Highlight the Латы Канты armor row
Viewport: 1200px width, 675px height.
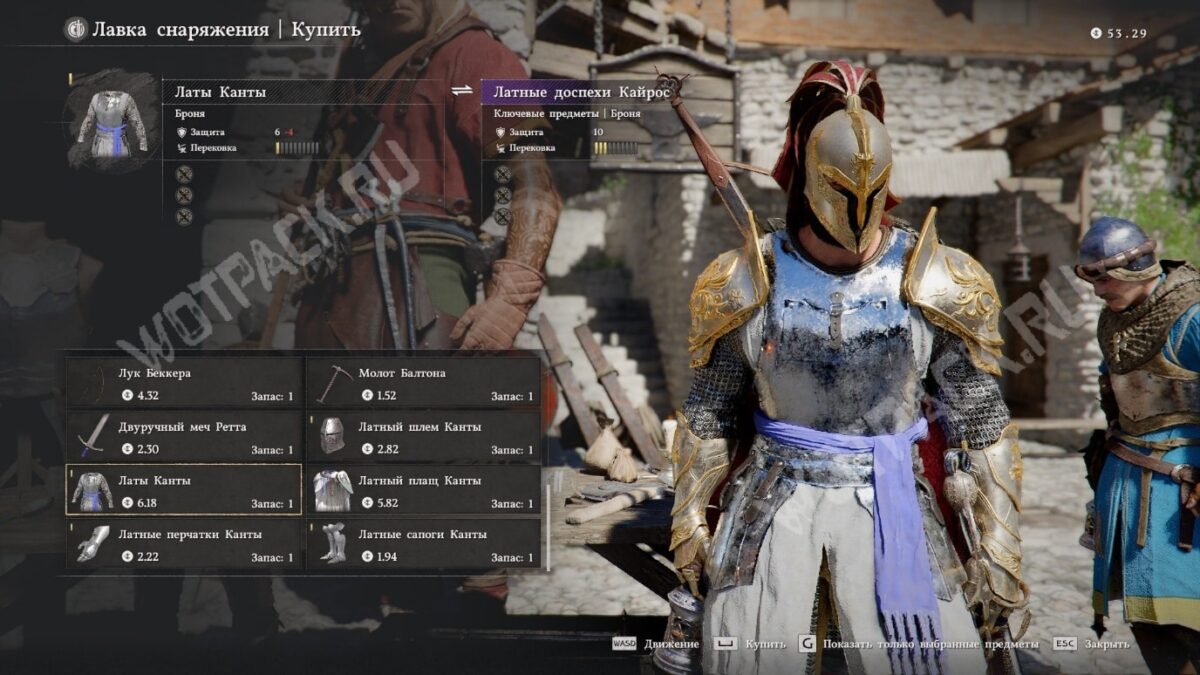[184, 490]
